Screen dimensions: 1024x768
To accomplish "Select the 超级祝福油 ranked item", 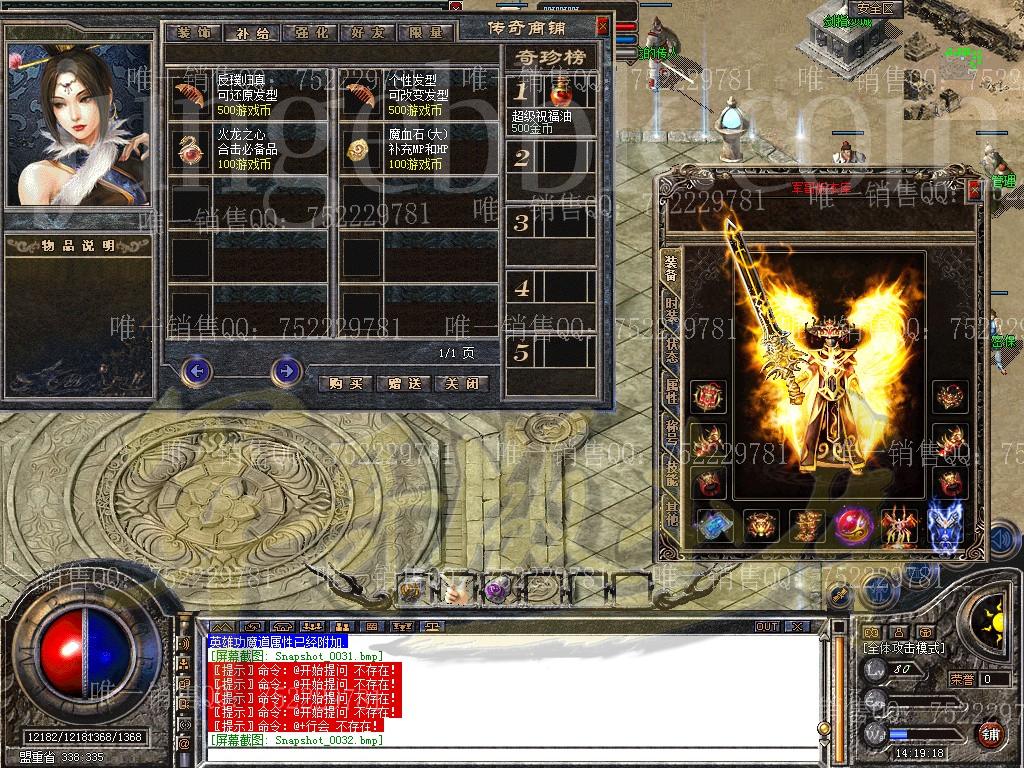I will pos(550,96).
